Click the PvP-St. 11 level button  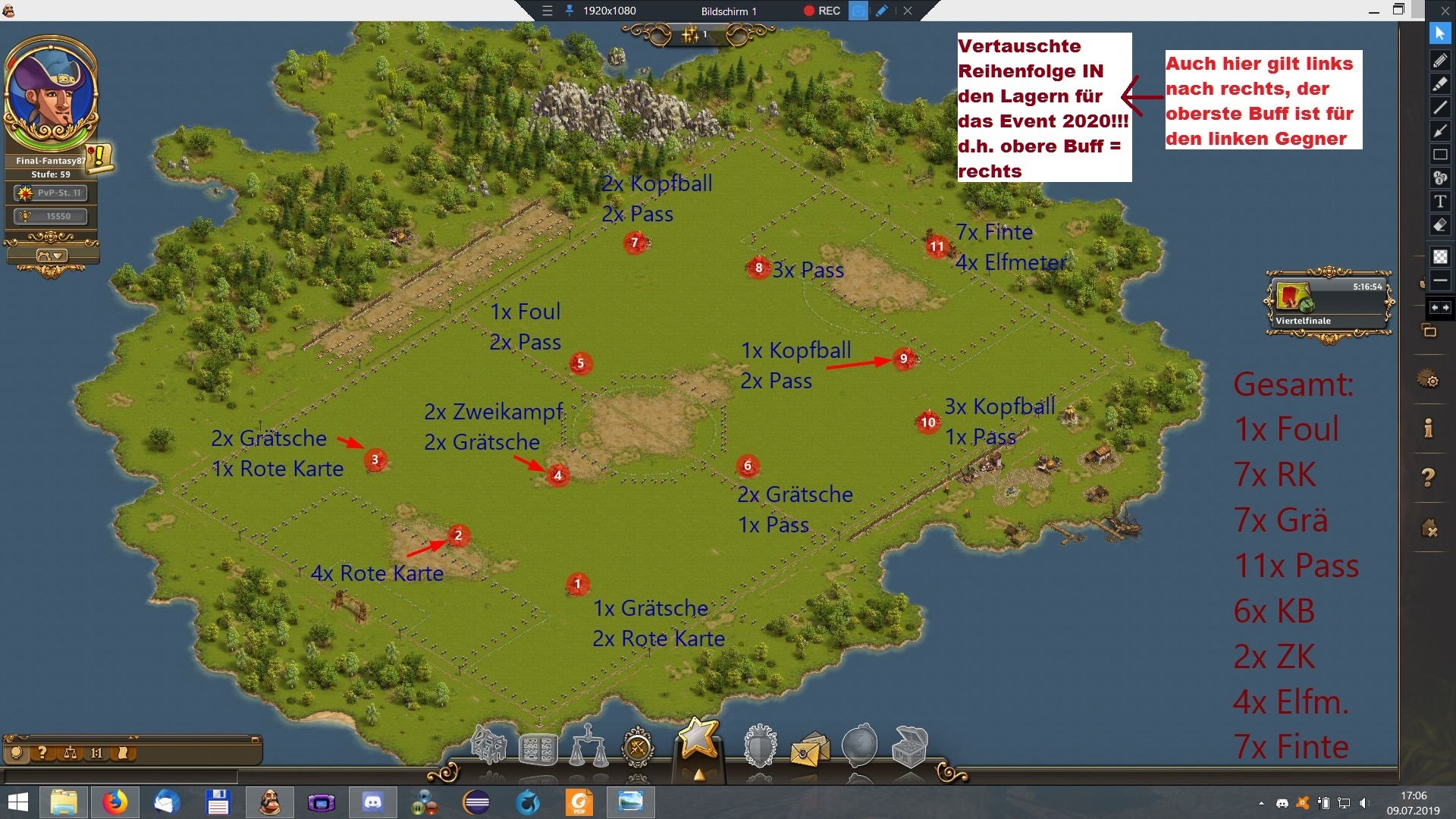[x=51, y=193]
